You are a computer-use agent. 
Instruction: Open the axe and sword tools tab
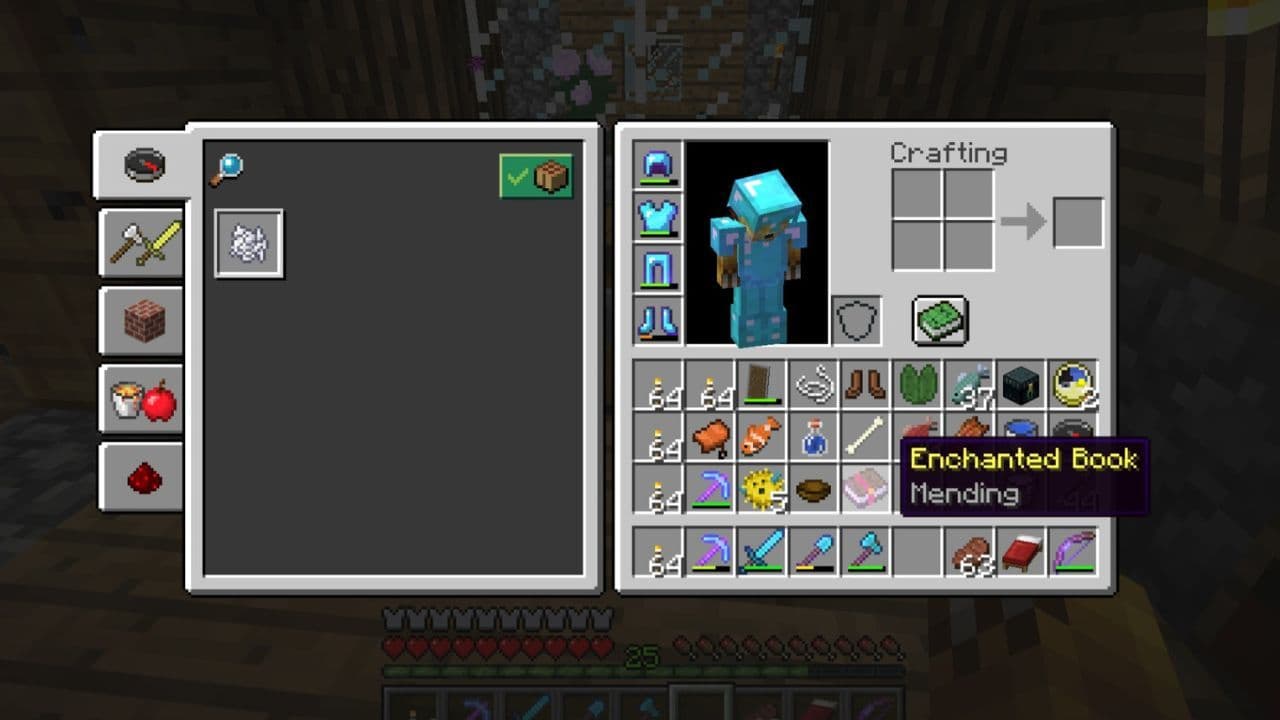[144, 242]
